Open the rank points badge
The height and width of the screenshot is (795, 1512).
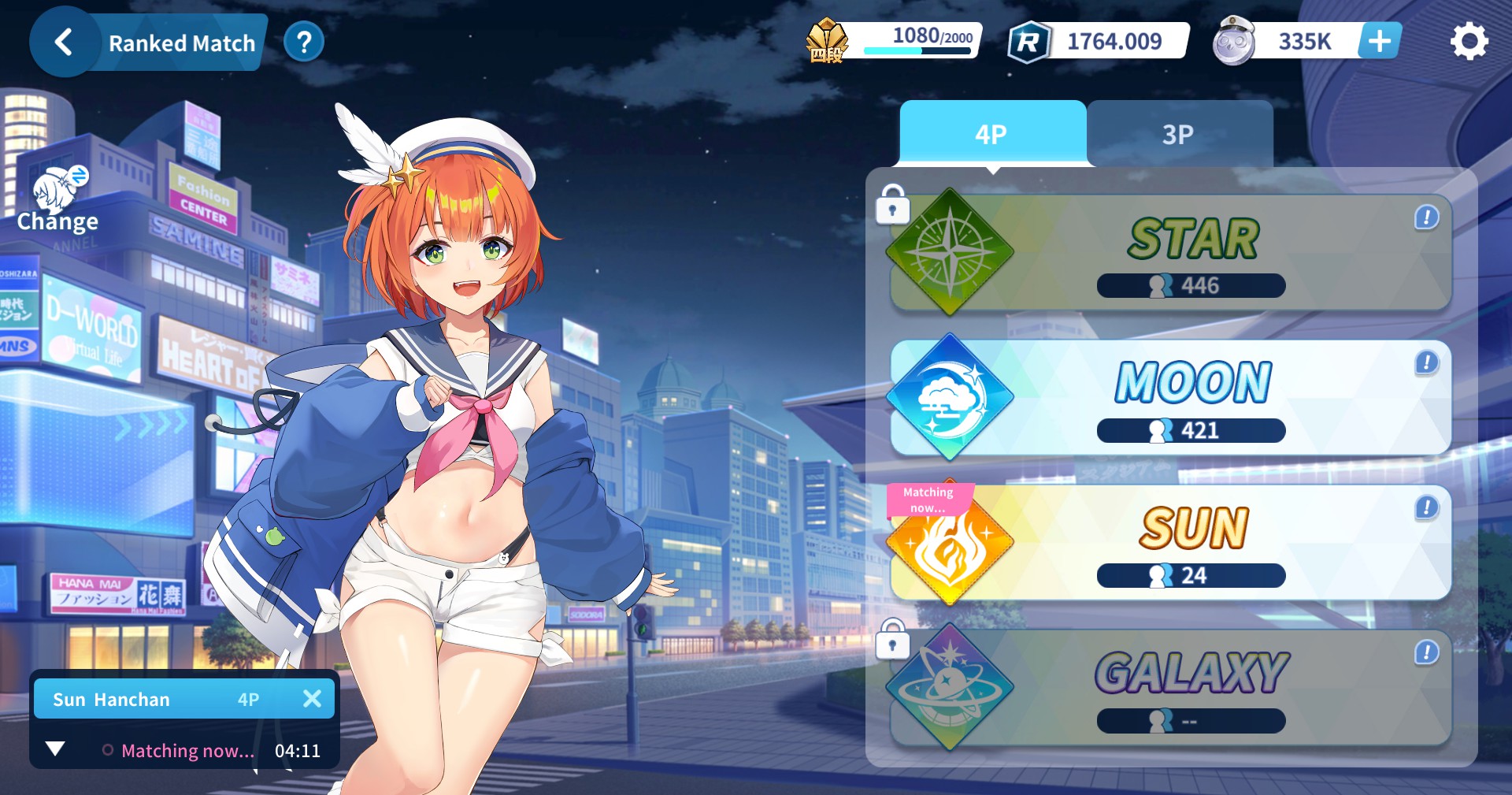click(x=826, y=41)
